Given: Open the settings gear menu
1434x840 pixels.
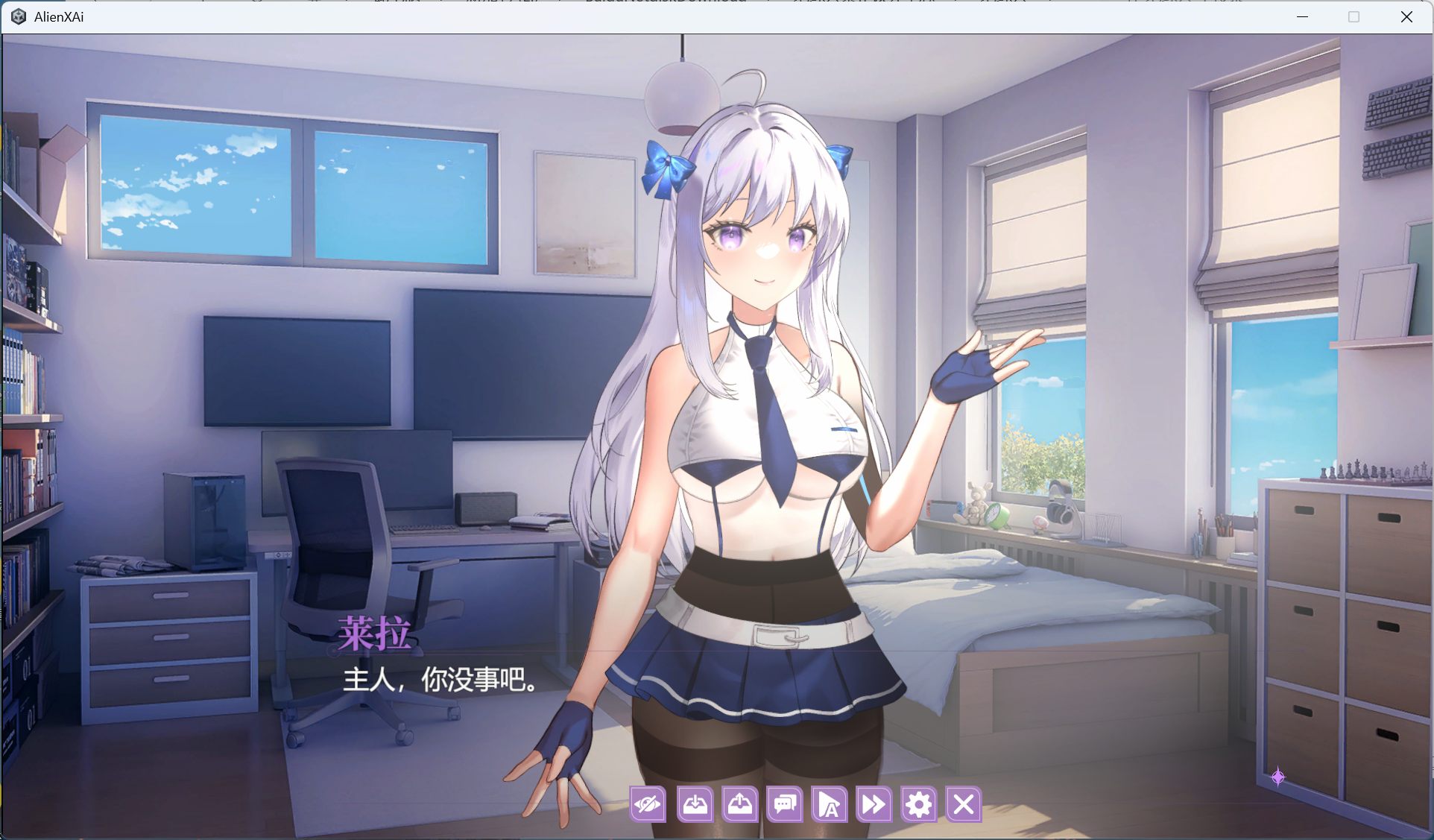Looking at the screenshot, I should point(918,805).
